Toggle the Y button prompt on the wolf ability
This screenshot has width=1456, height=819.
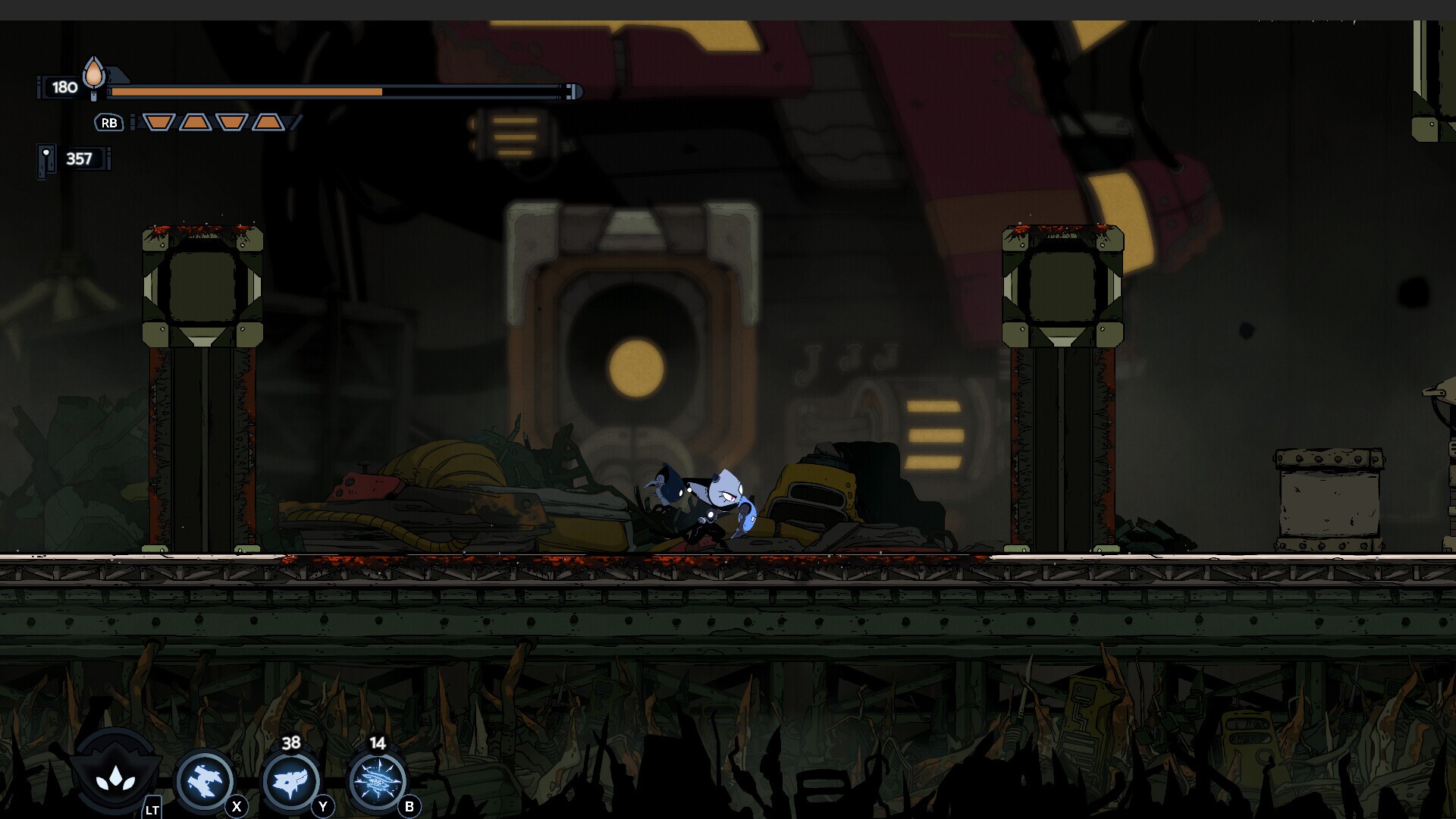[x=322, y=808]
